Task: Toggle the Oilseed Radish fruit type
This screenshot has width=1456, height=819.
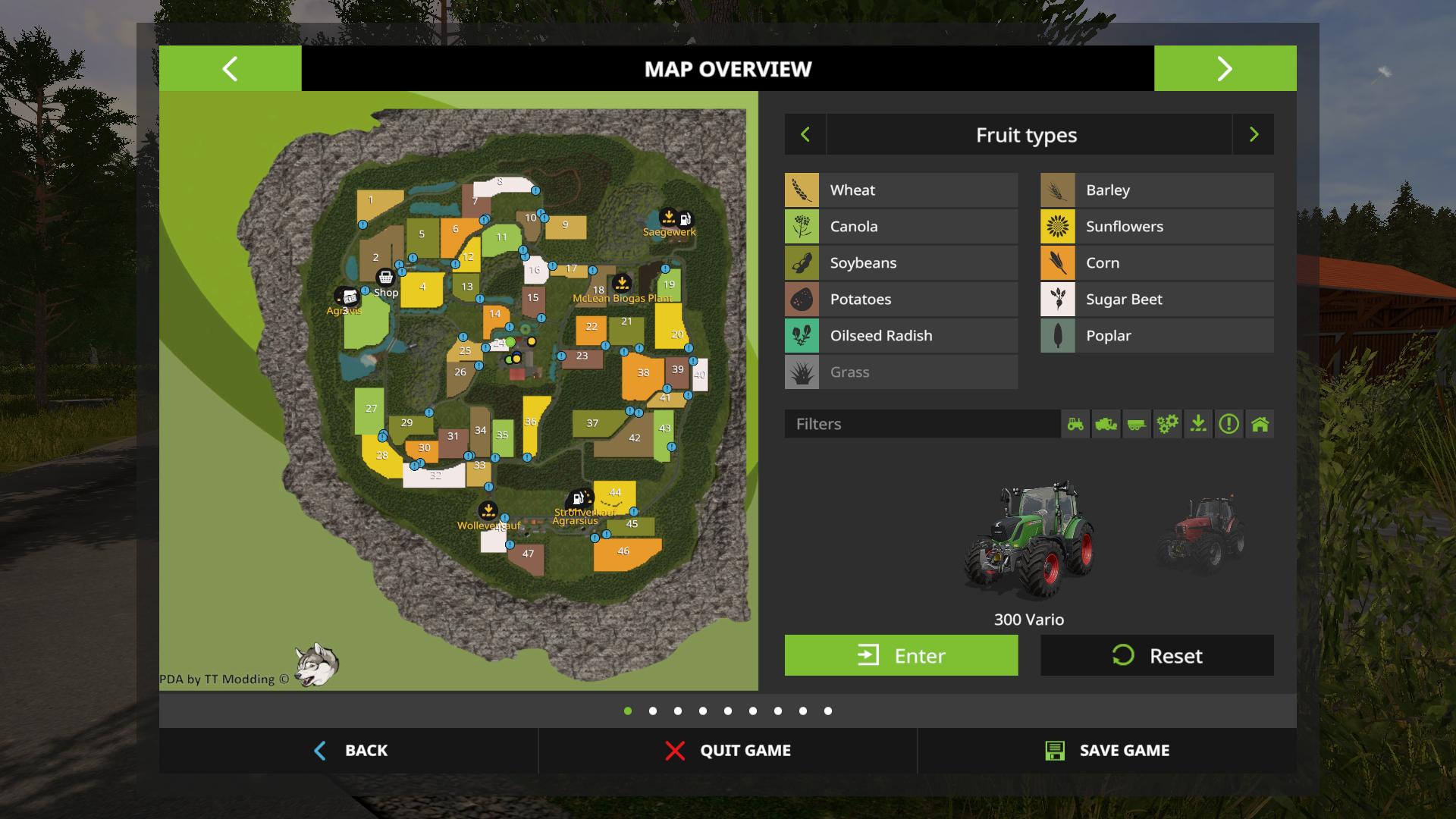Action: pyautogui.click(x=901, y=336)
